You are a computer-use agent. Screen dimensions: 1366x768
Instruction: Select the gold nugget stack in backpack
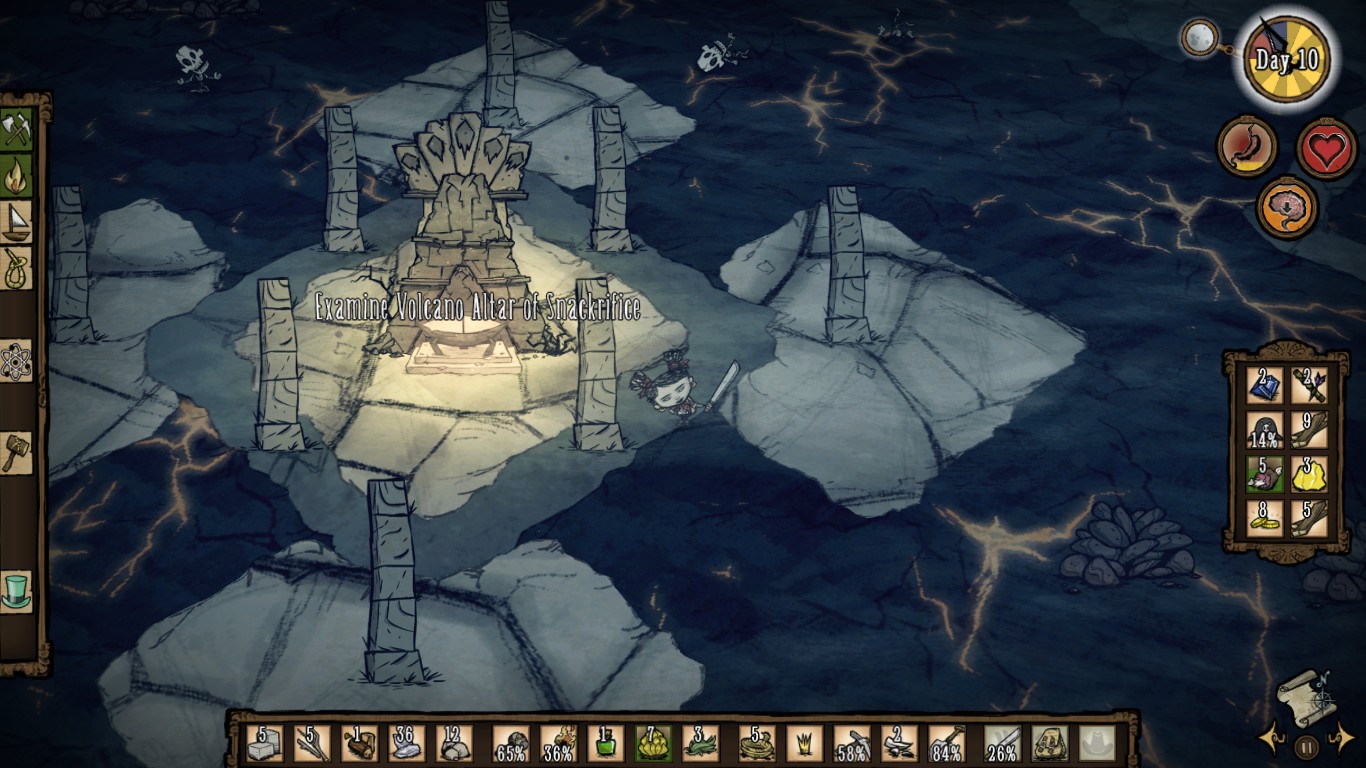click(x=1308, y=474)
